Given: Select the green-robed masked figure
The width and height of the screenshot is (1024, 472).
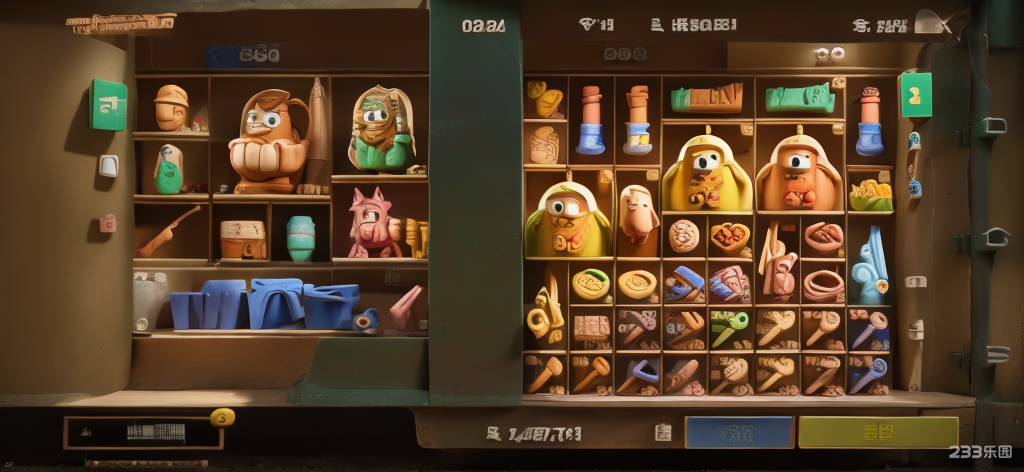Looking at the screenshot, I should pyautogui.click(x=381, y=130).
